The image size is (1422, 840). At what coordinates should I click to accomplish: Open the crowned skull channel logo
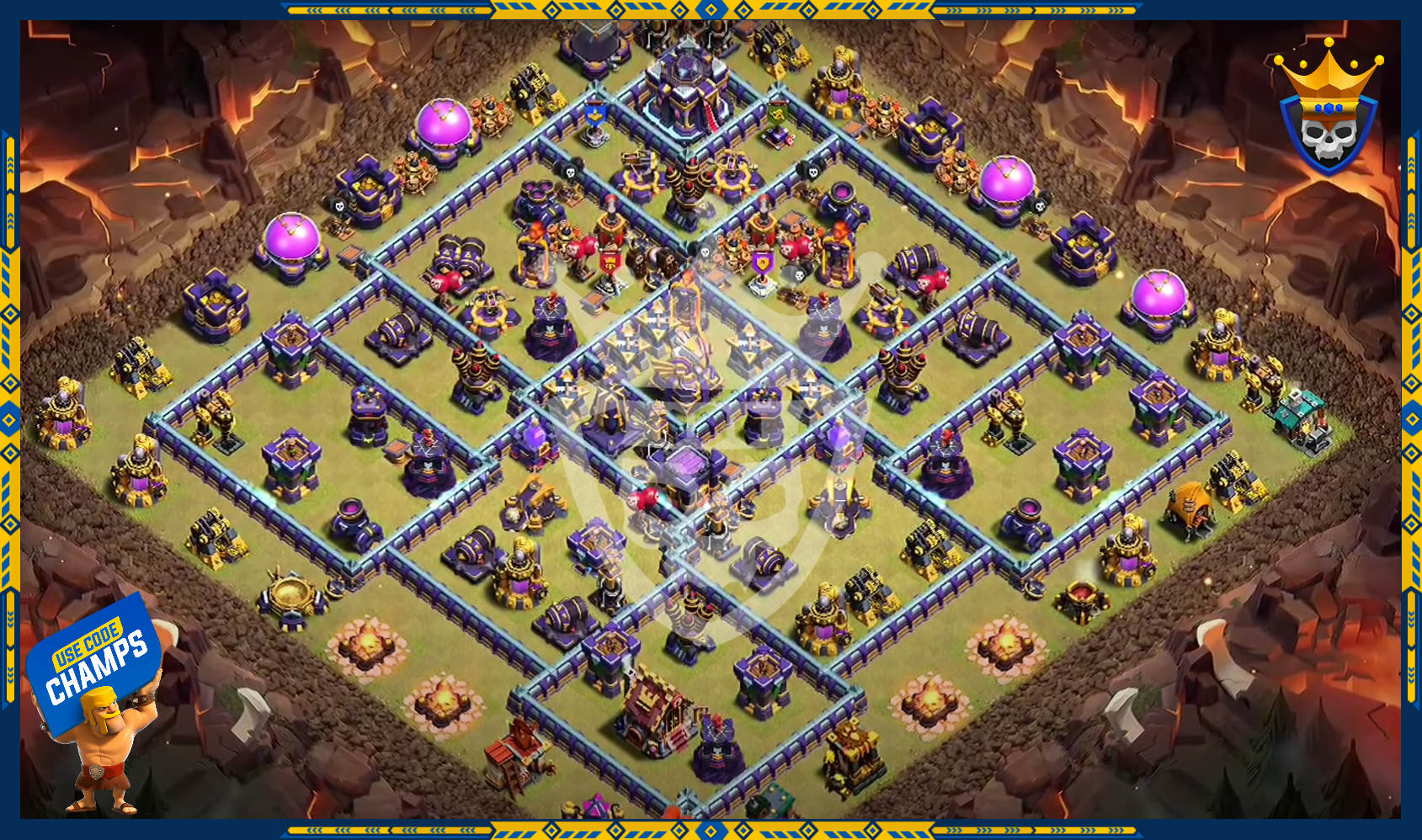1328,109
